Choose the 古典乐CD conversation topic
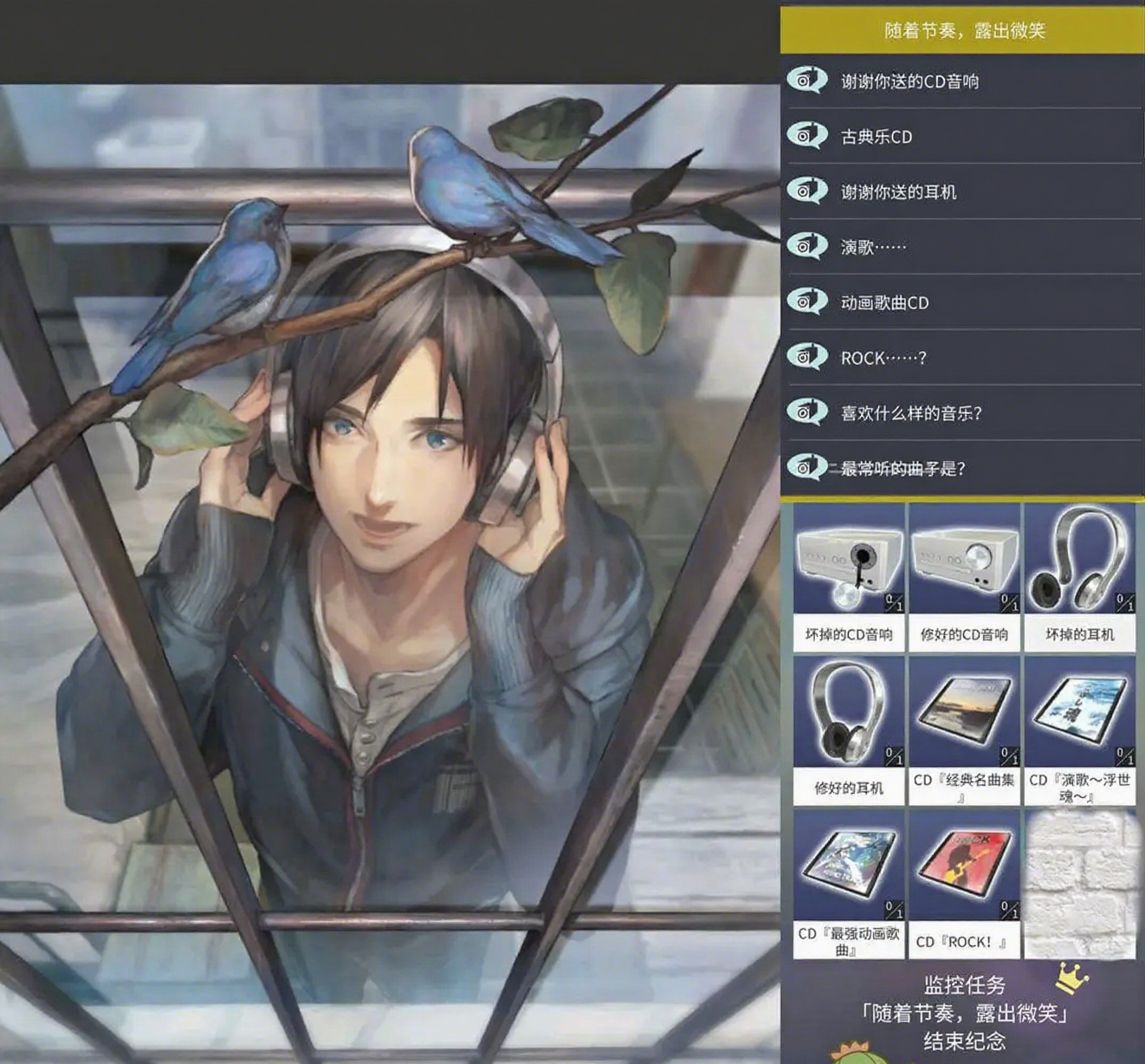This screenshot has height=1064, width=1145. [877, 137]
